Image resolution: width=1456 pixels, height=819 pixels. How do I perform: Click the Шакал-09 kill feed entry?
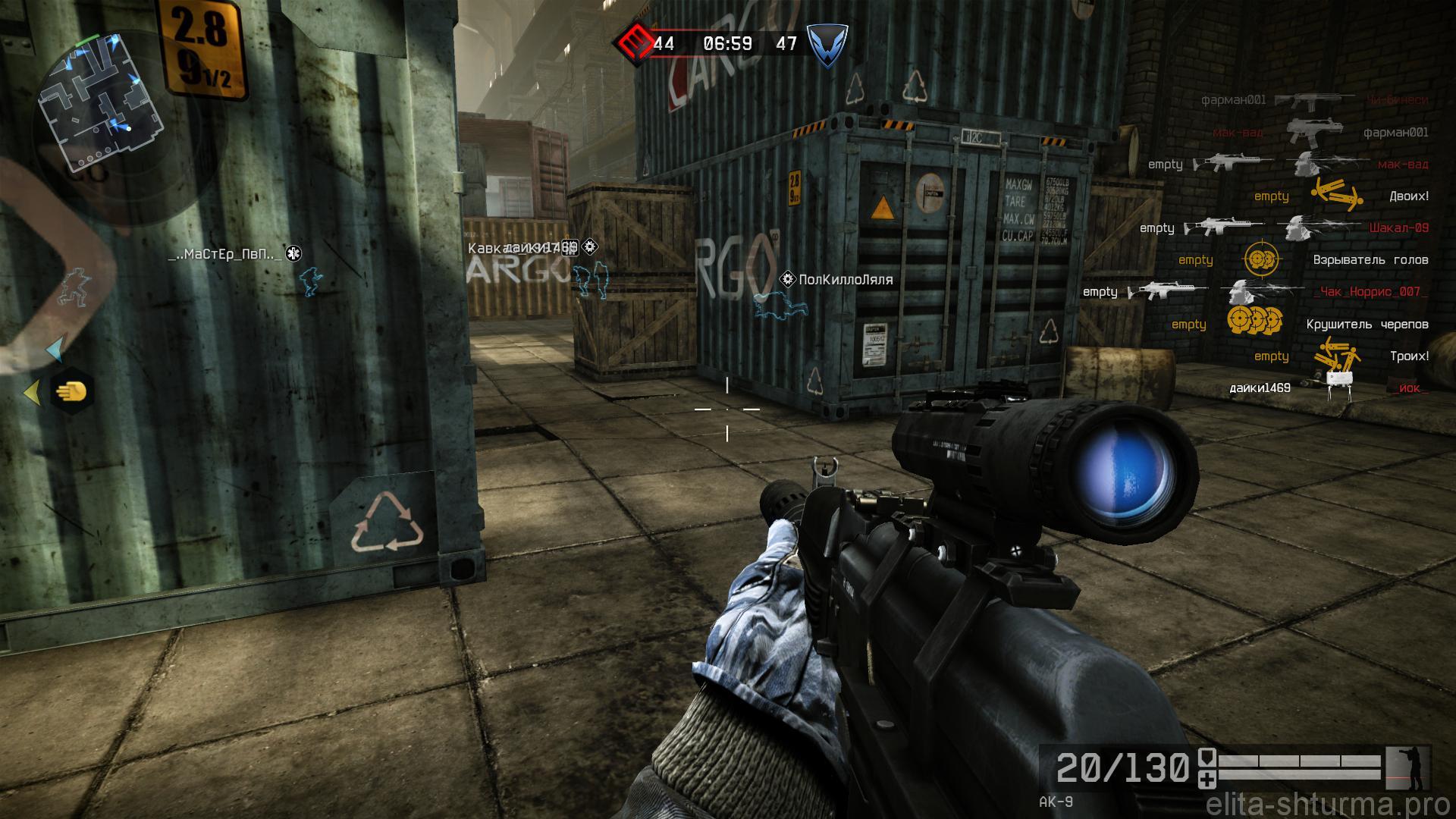pos(1398,227)
